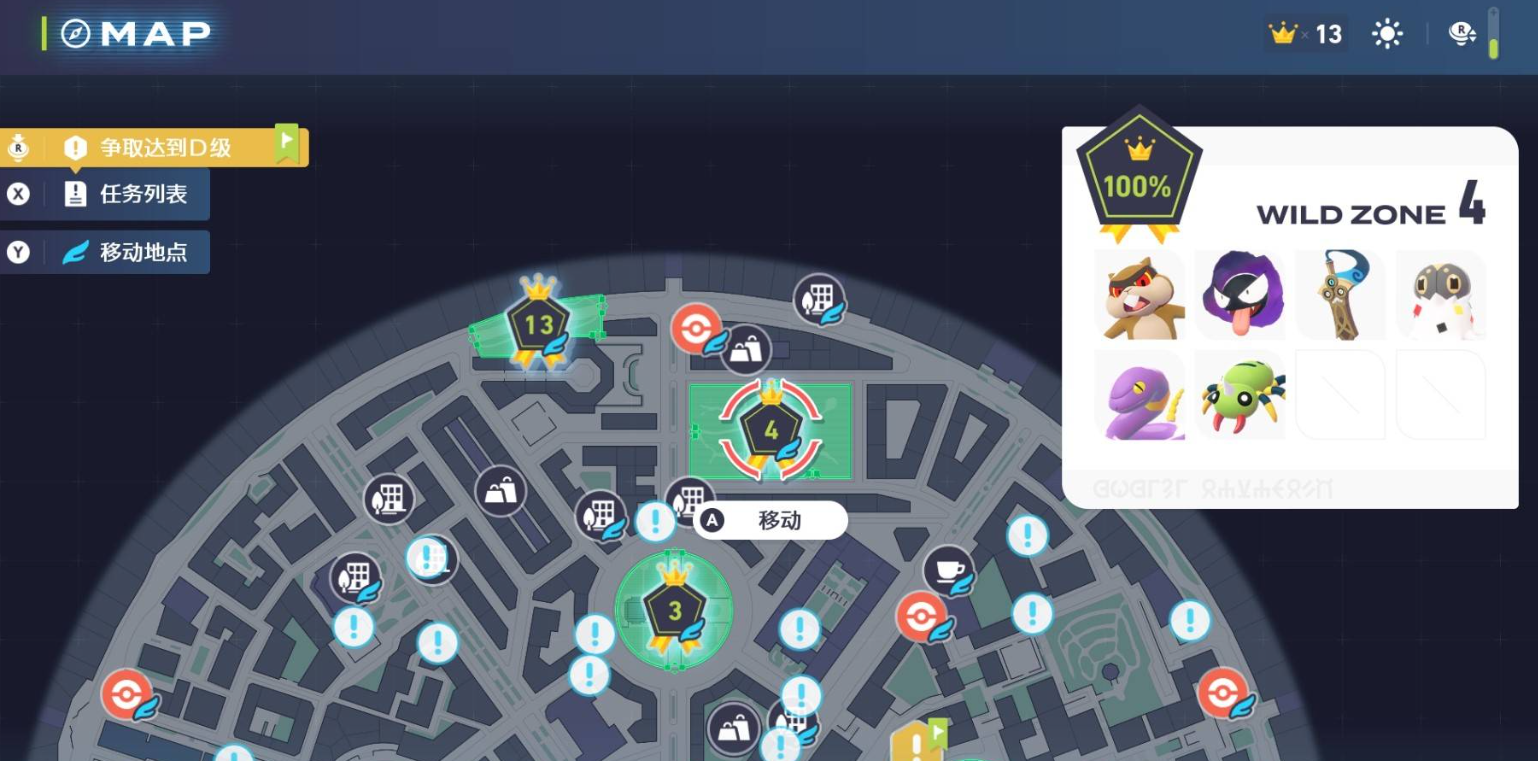Confirm the 移动 travel prompt

coord(770,520)
